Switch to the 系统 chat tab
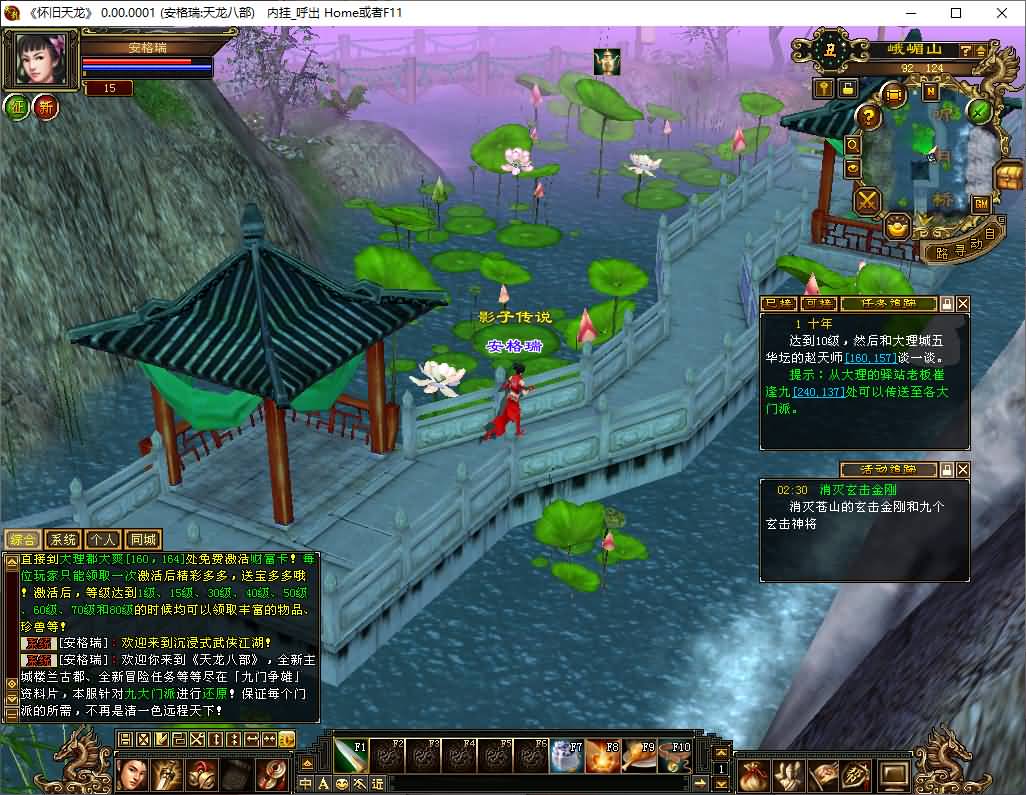This screenshot has height=795, width=1026. coord(63,540)
